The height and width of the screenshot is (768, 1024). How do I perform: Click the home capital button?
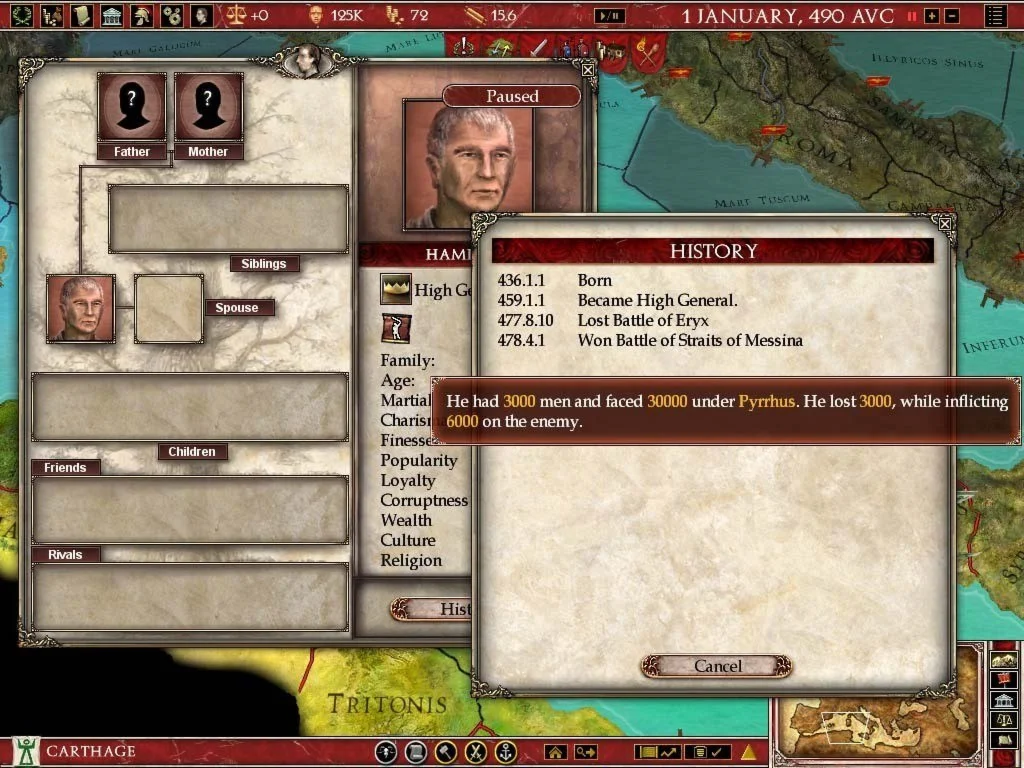(x=555, y=752)
